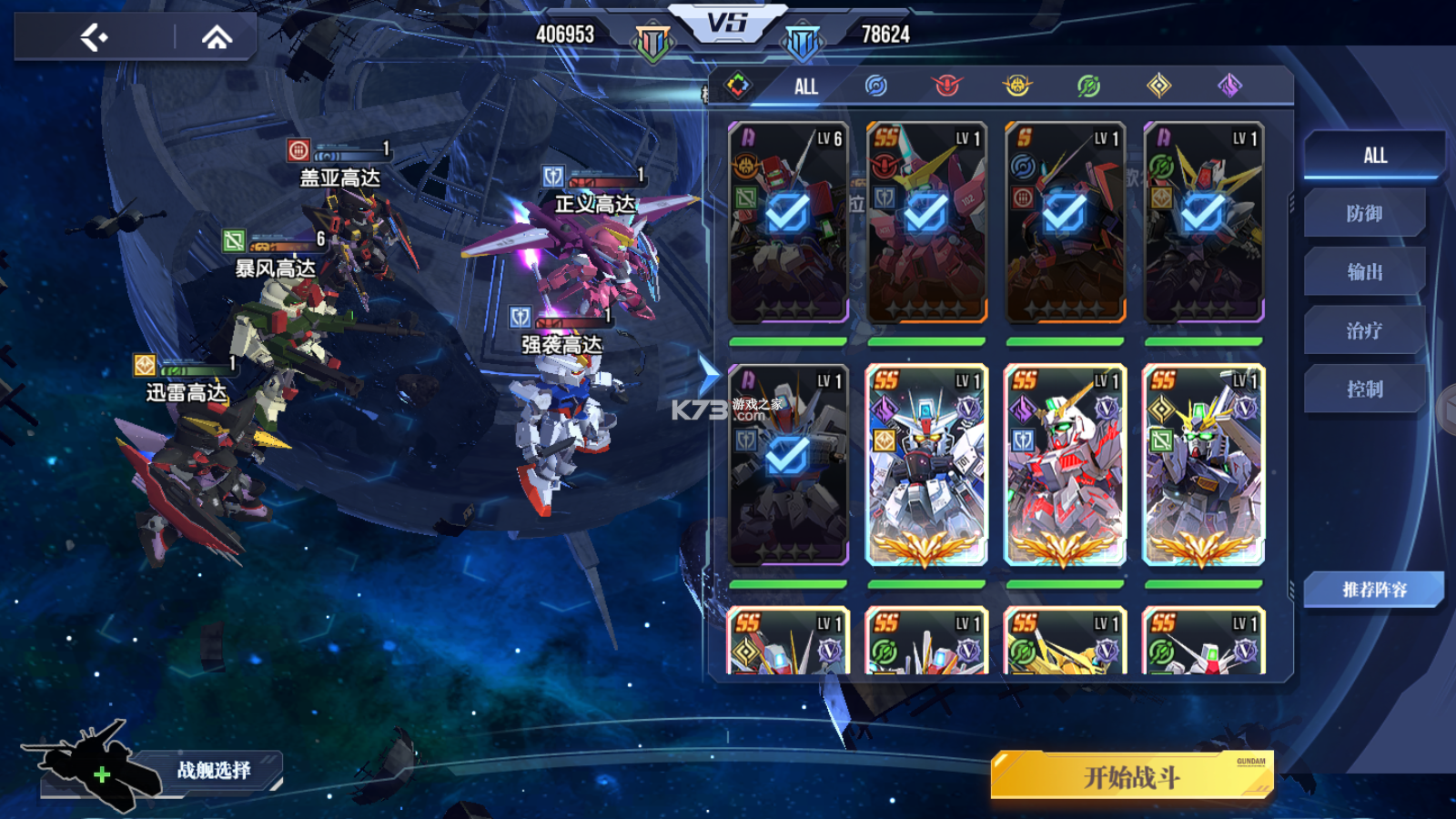Return home via the double-chevron icon
This screenshot has width=1456, height=819.
pos(217,37)
